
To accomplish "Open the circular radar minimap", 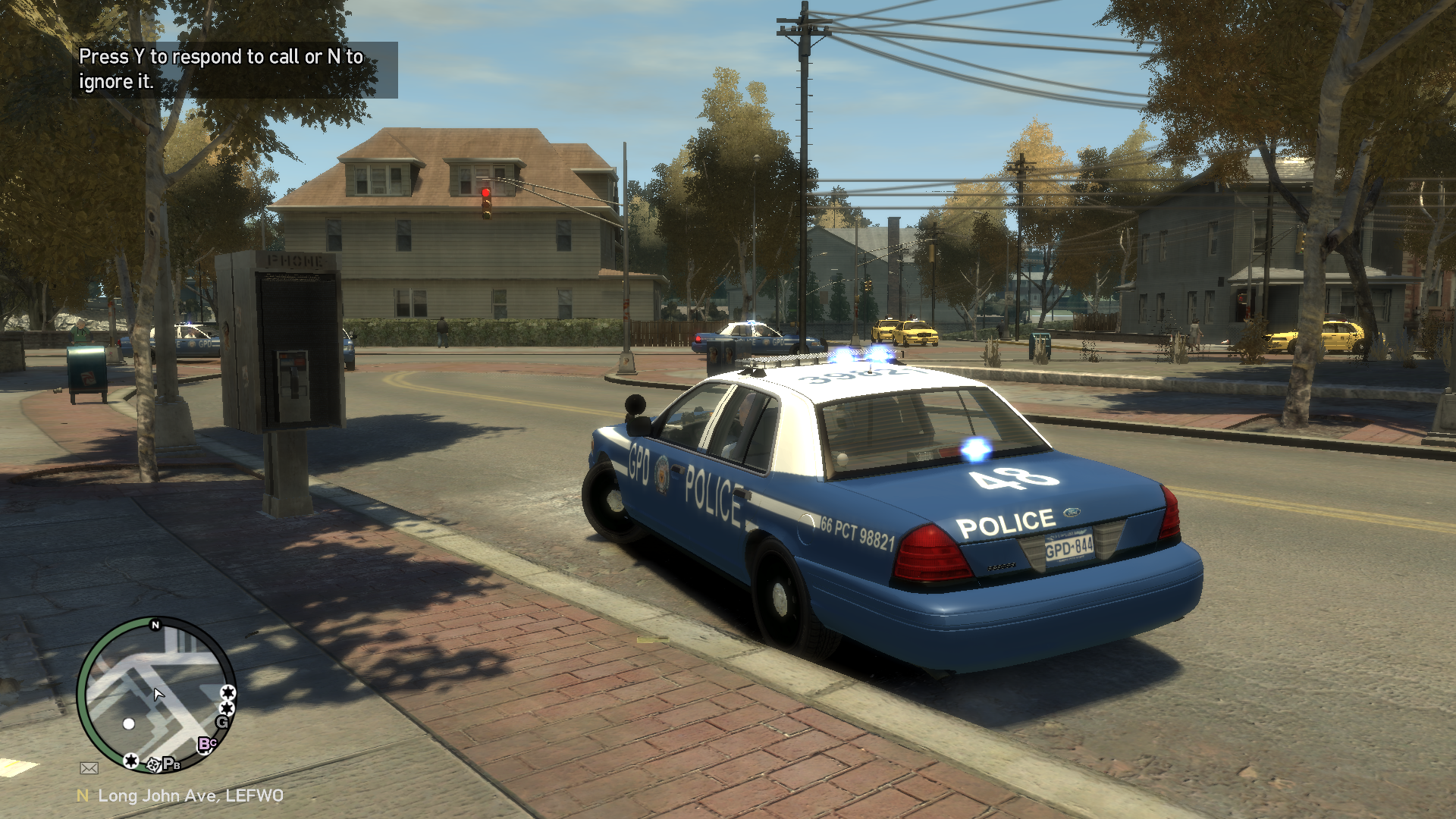I will [x=156, y=694].
